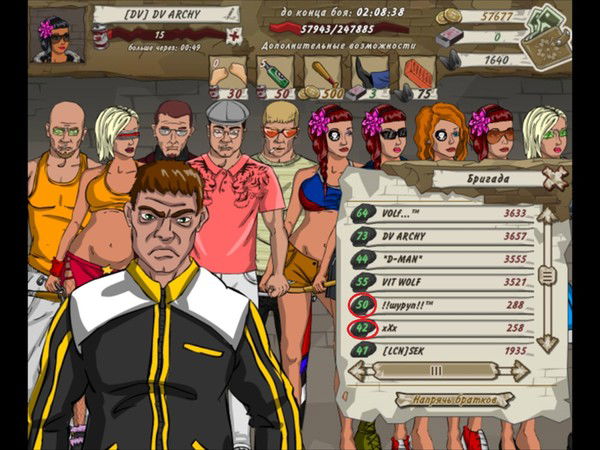The height and width of the screenshot is (450, 600).
Task: Select DV ARCHY row in brigade list
Action: pos(440,237)
